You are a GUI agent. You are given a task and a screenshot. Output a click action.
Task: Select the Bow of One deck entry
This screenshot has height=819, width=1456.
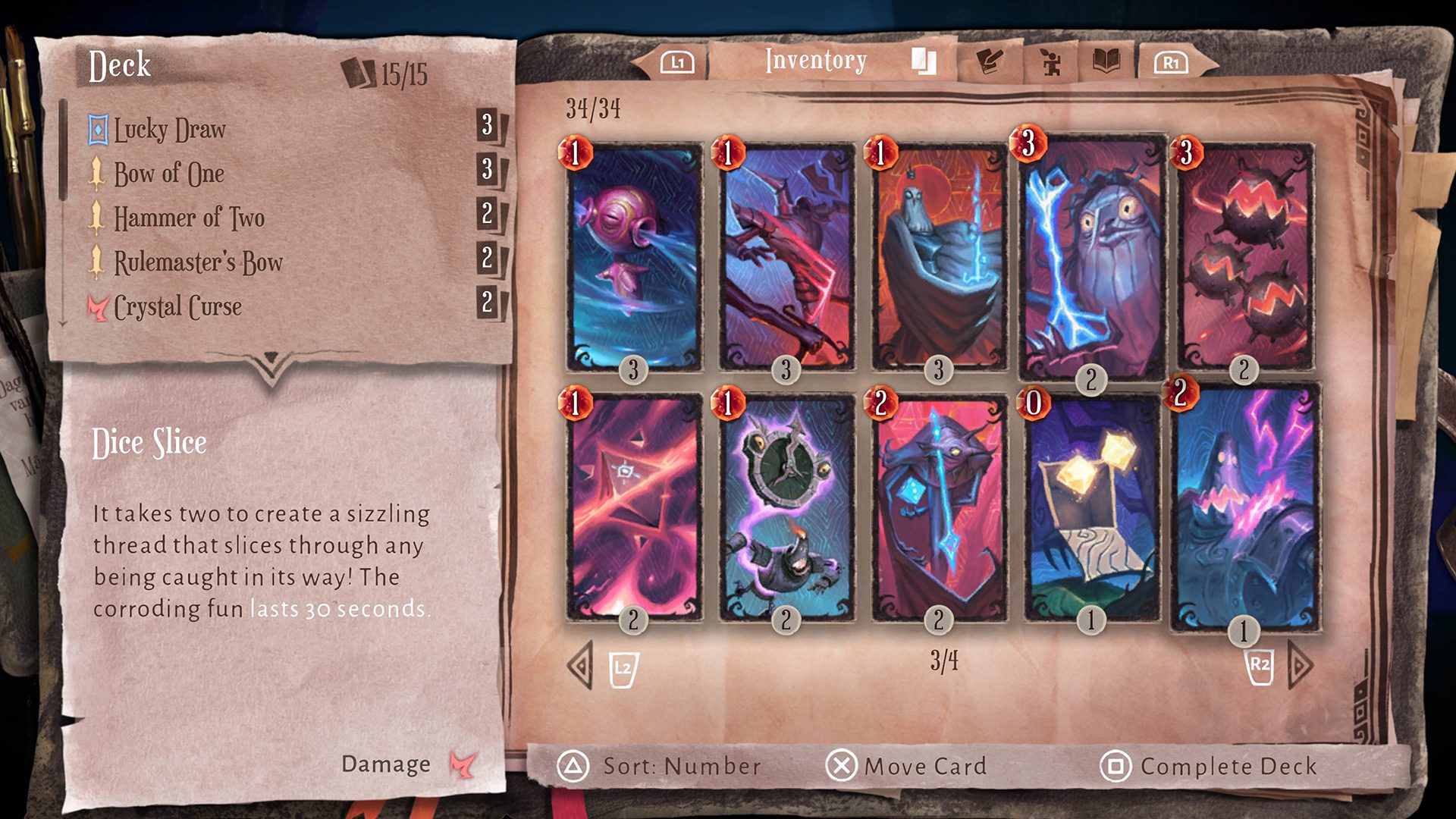coord(168,174)
